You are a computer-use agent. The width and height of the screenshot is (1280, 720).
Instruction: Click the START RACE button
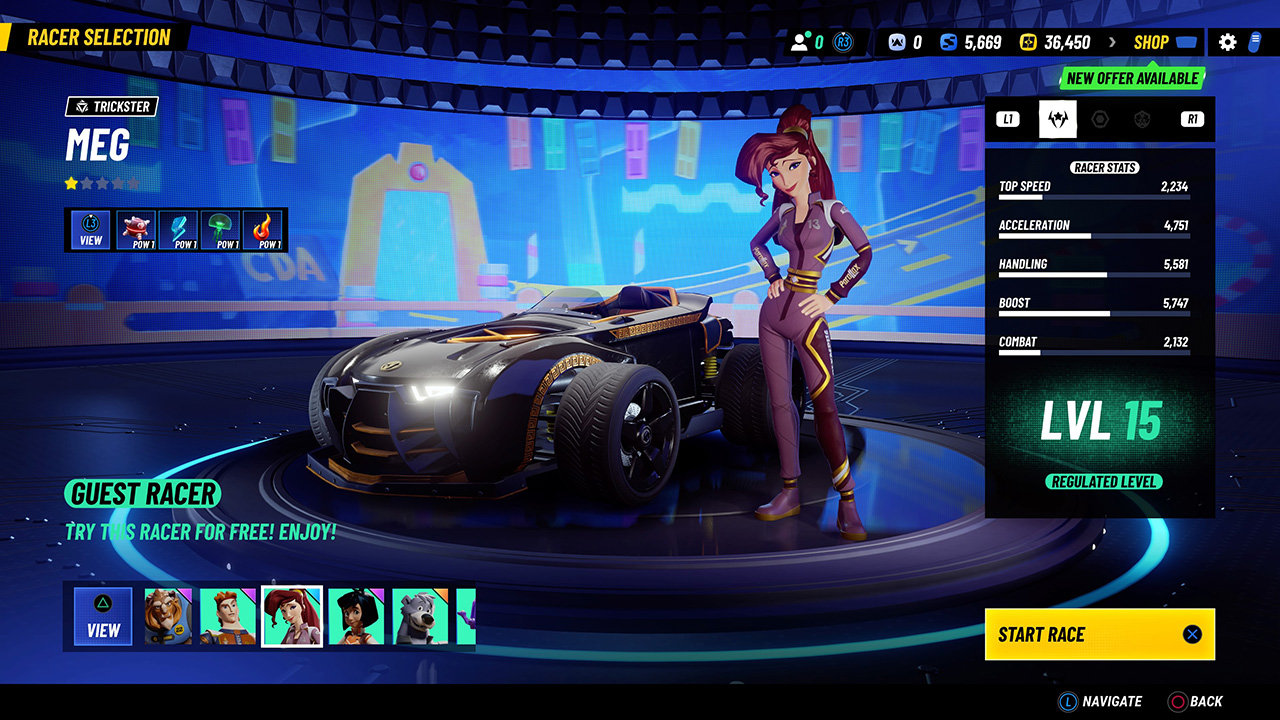coord(1099,634)
